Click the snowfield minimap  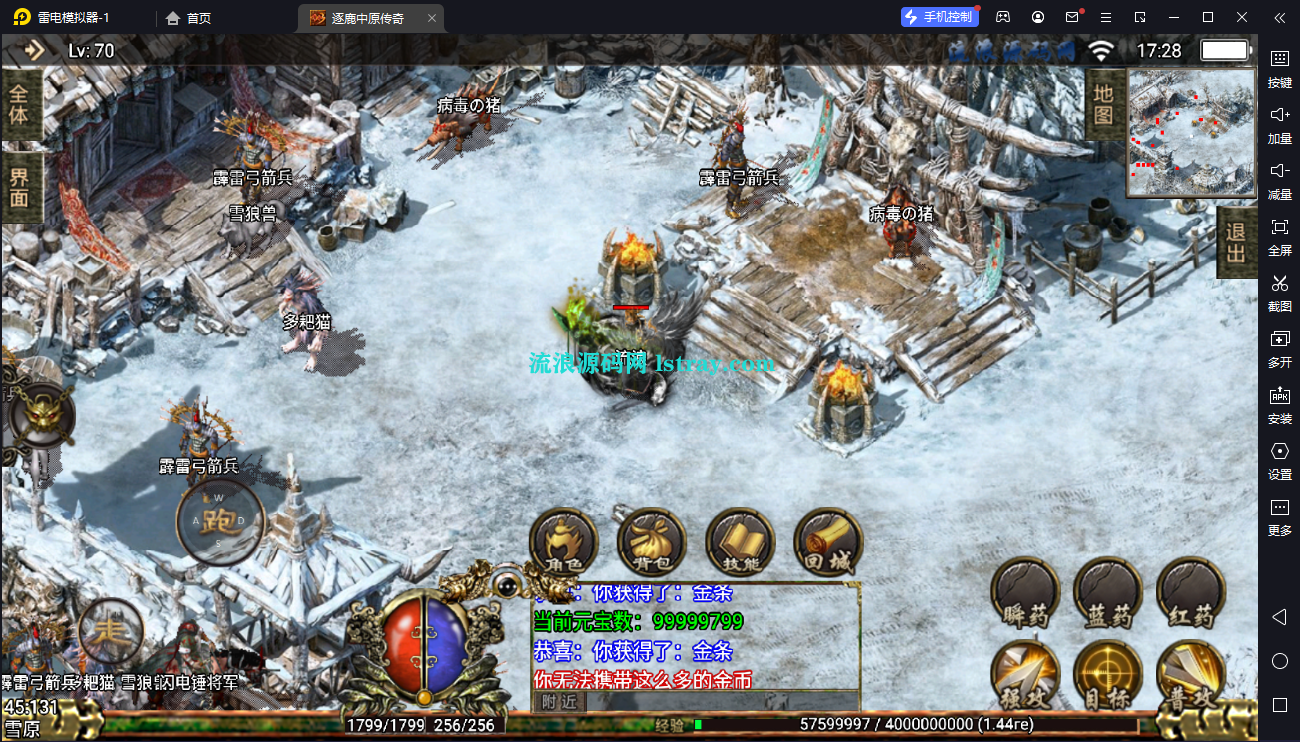1191,132
